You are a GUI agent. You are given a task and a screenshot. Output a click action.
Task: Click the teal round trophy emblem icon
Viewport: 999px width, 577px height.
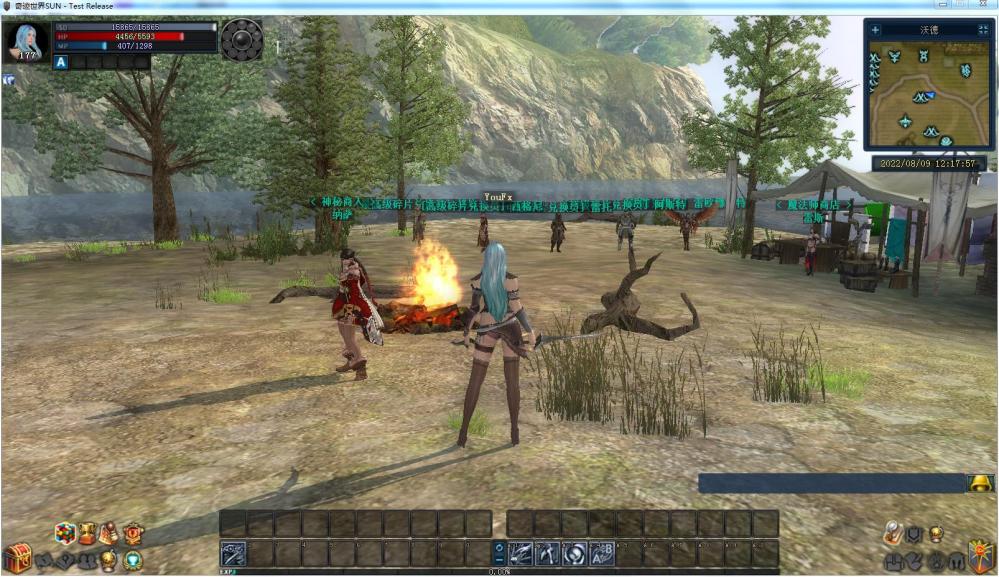(132, 560)
